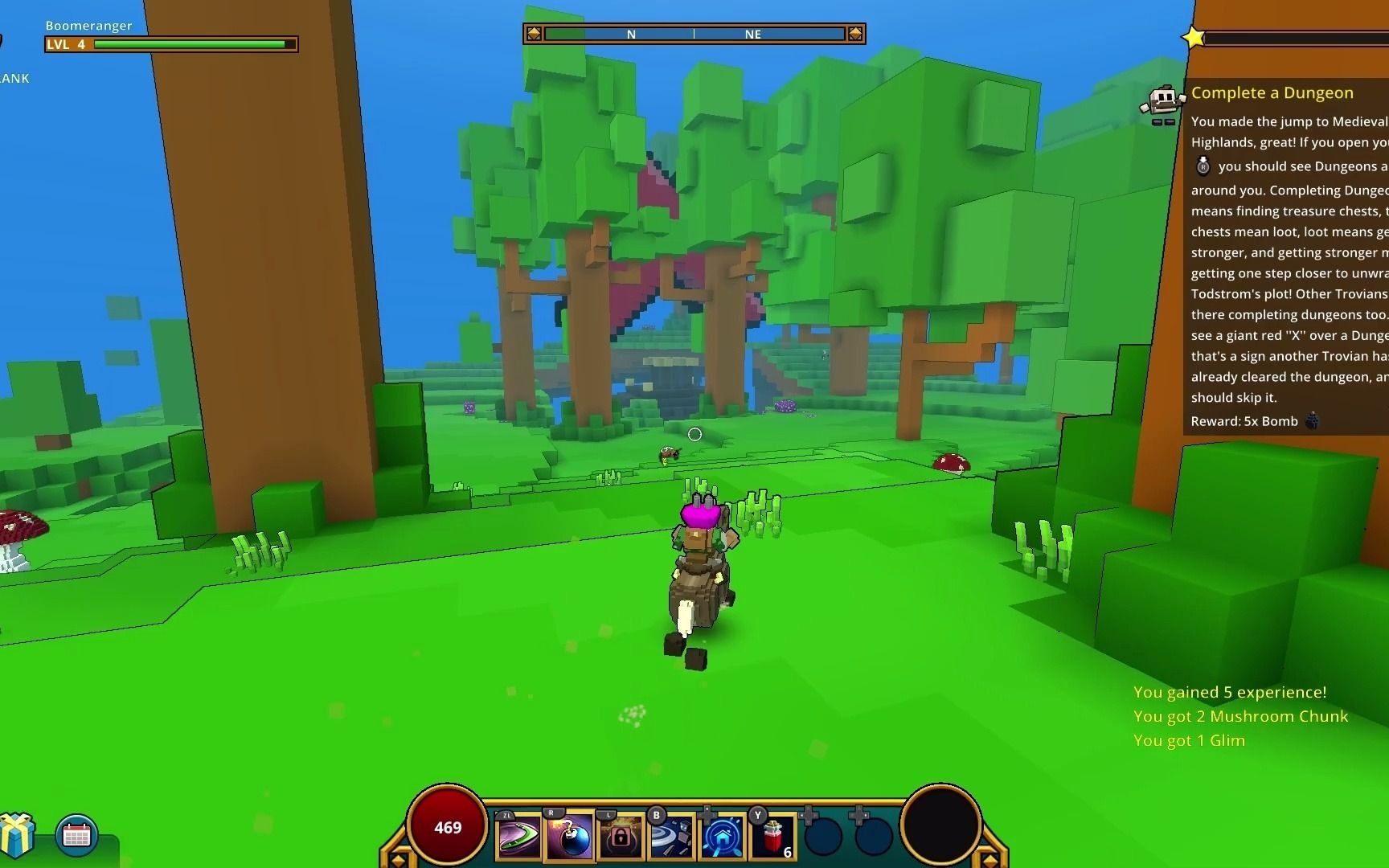Click the Boomeranger class name label
The image size is (1389, 868).
tap(89, 26)
